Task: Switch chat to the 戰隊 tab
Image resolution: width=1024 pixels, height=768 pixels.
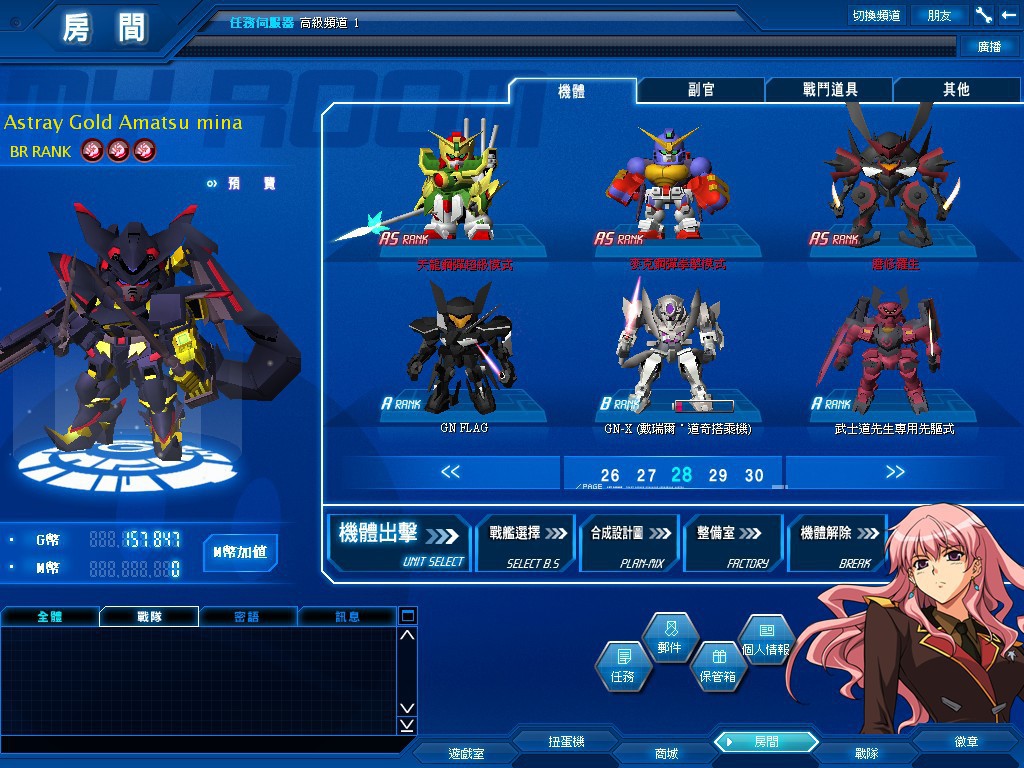Action: tap(149, 617)
